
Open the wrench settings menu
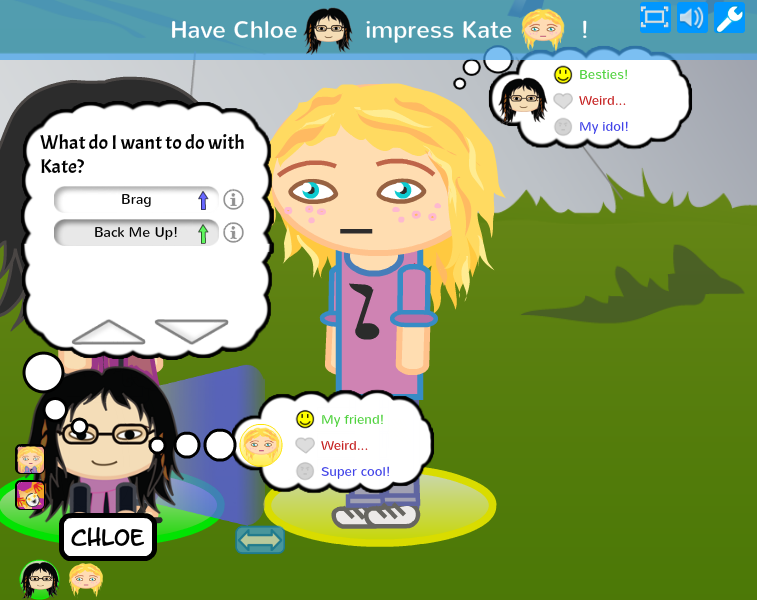(729, 17)
